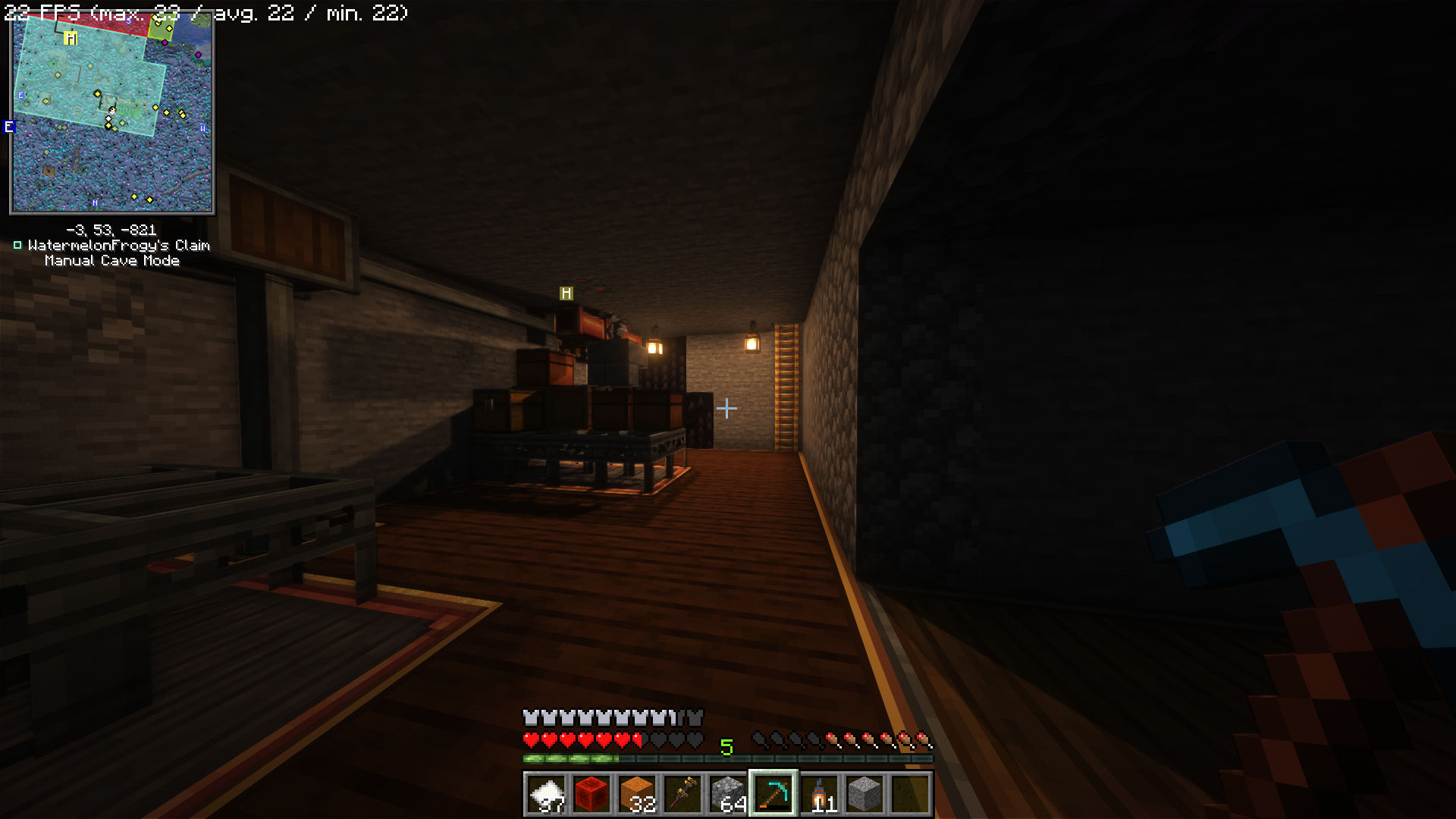Select the spyglass-like rod item in hotbar
The image size is (1456, 819).
tap(684, 793)
